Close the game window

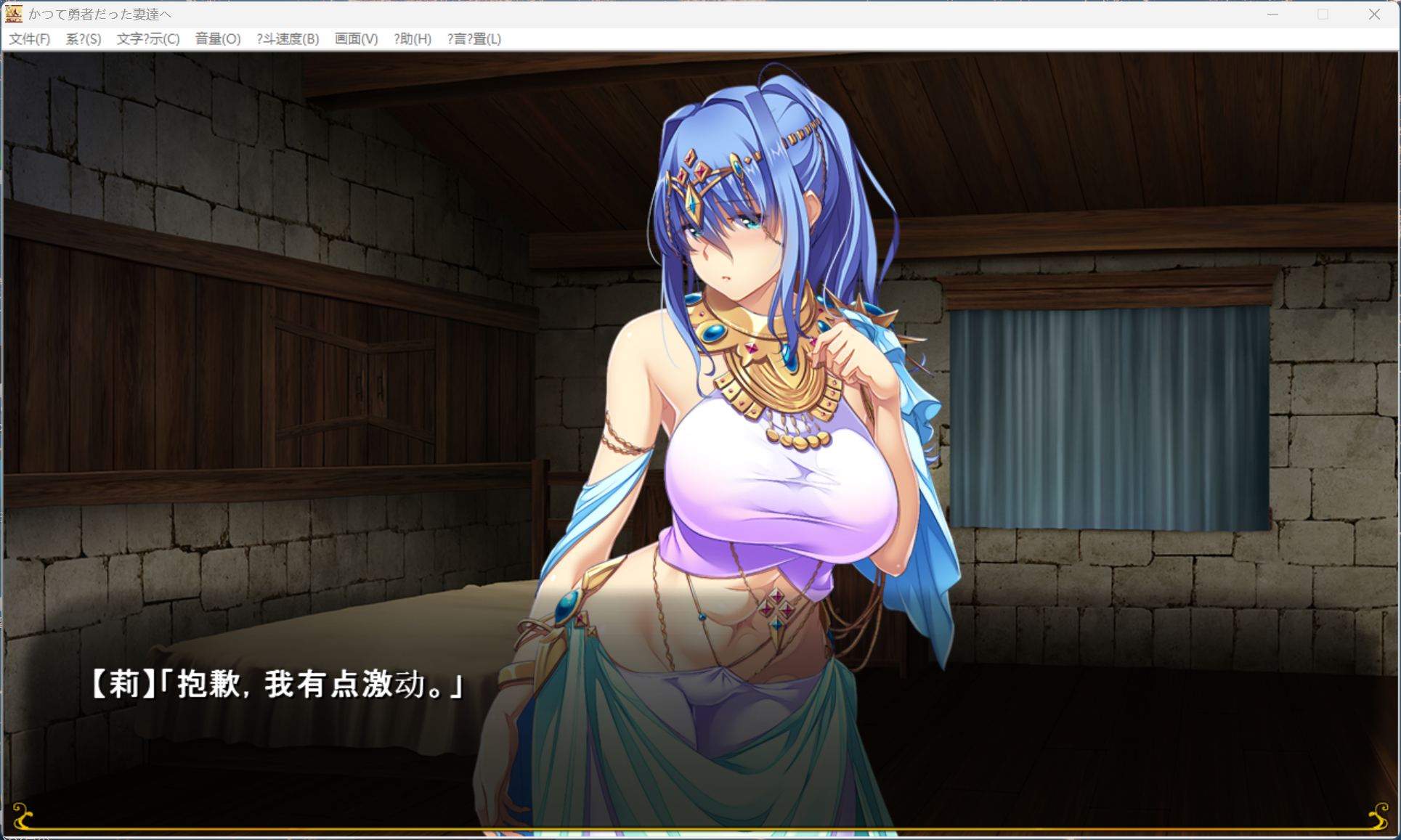[1374, 14]
